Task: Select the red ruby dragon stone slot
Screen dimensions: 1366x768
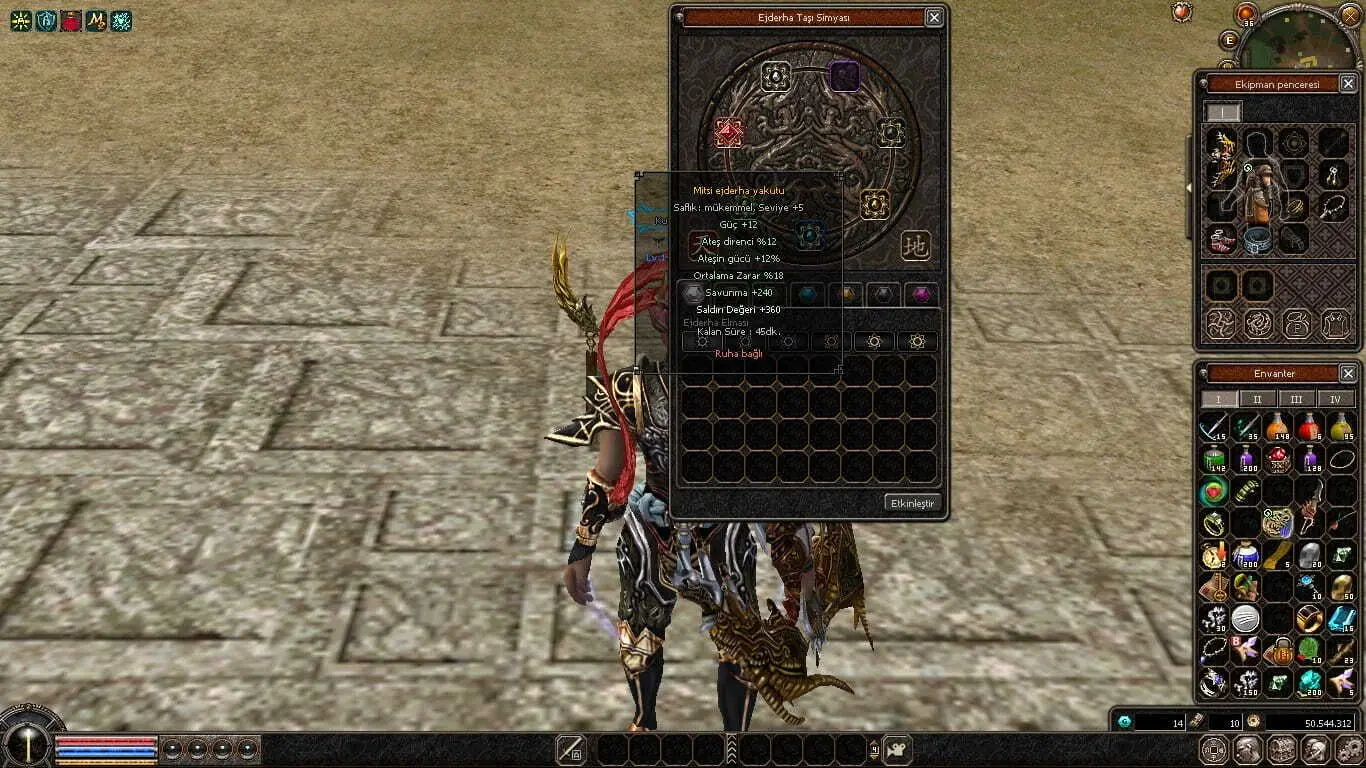Action: click(x=729, y=132)
